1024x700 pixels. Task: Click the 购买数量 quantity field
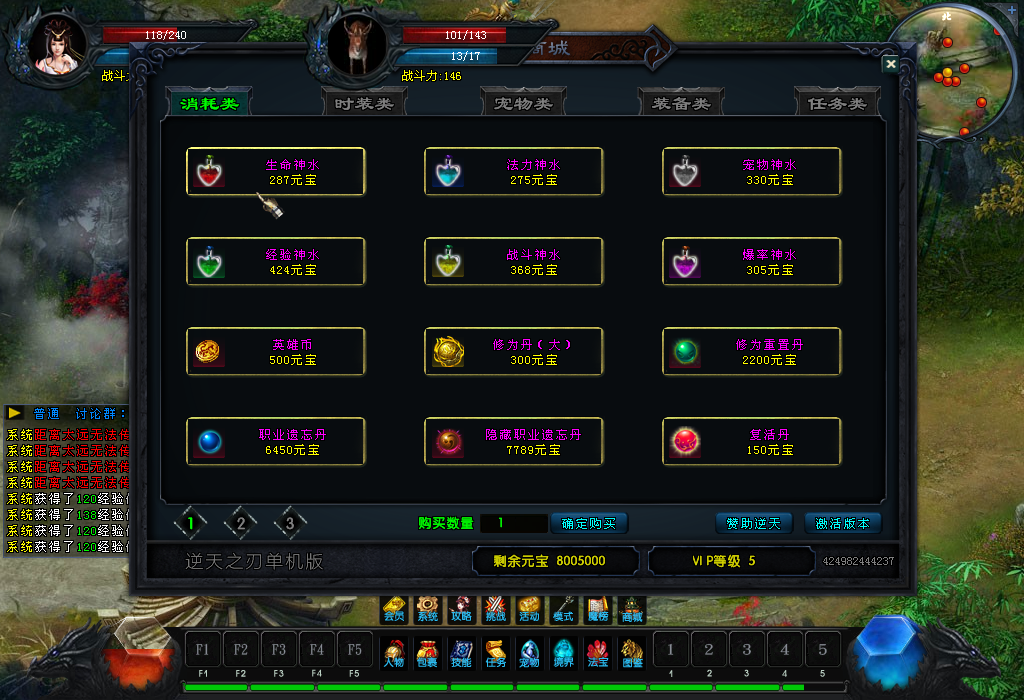[513, 523]
